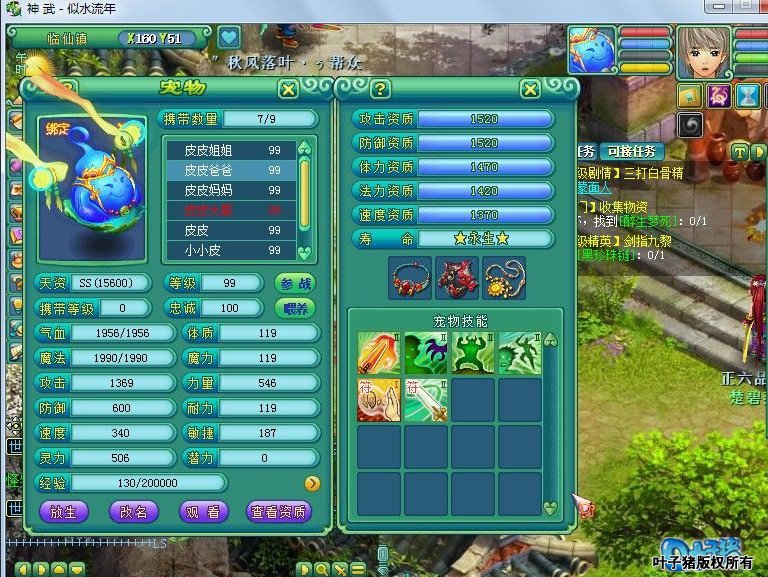Click the 参战 button

click(x=295, y=283)
